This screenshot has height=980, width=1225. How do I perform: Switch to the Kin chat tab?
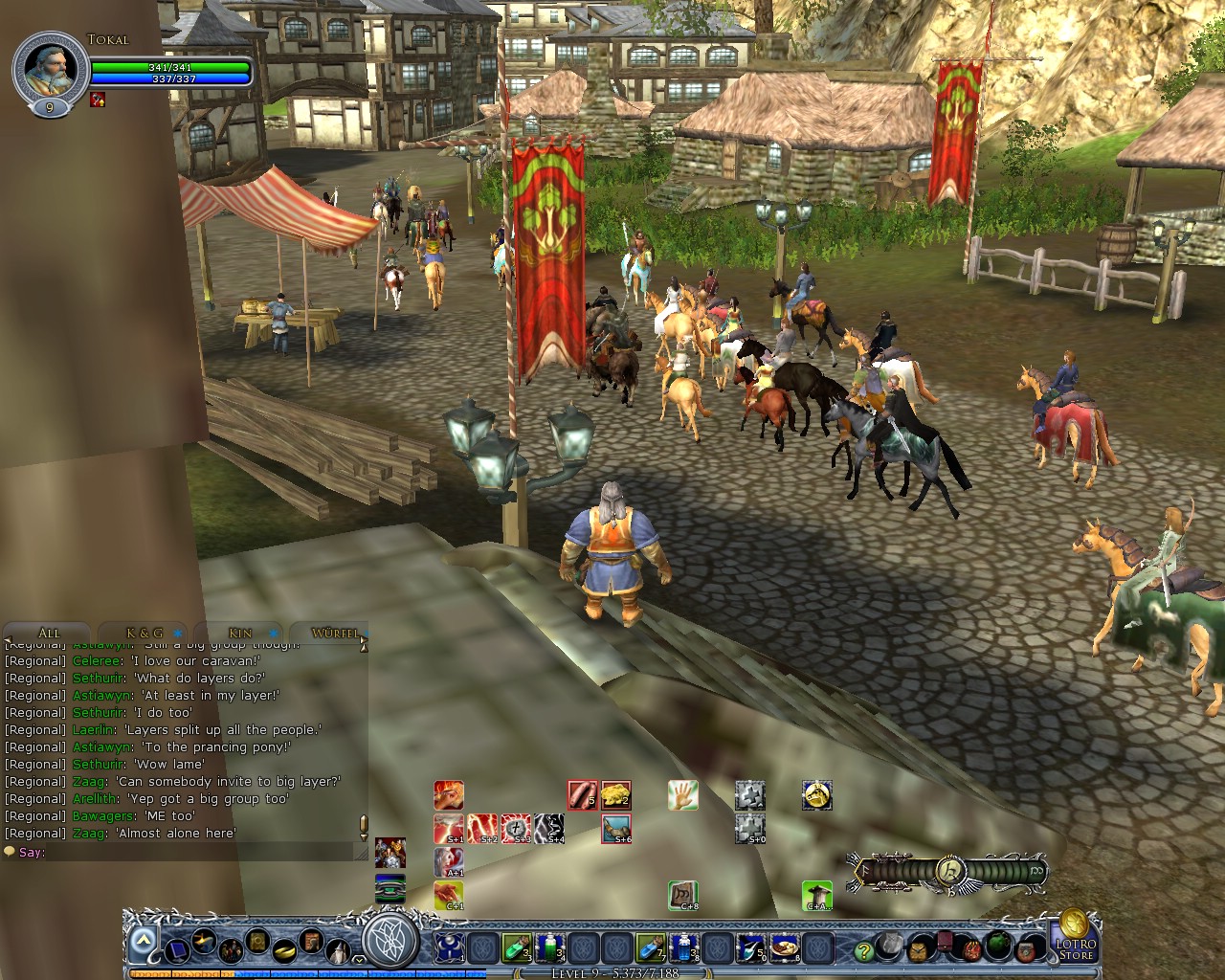coord(239,634)
